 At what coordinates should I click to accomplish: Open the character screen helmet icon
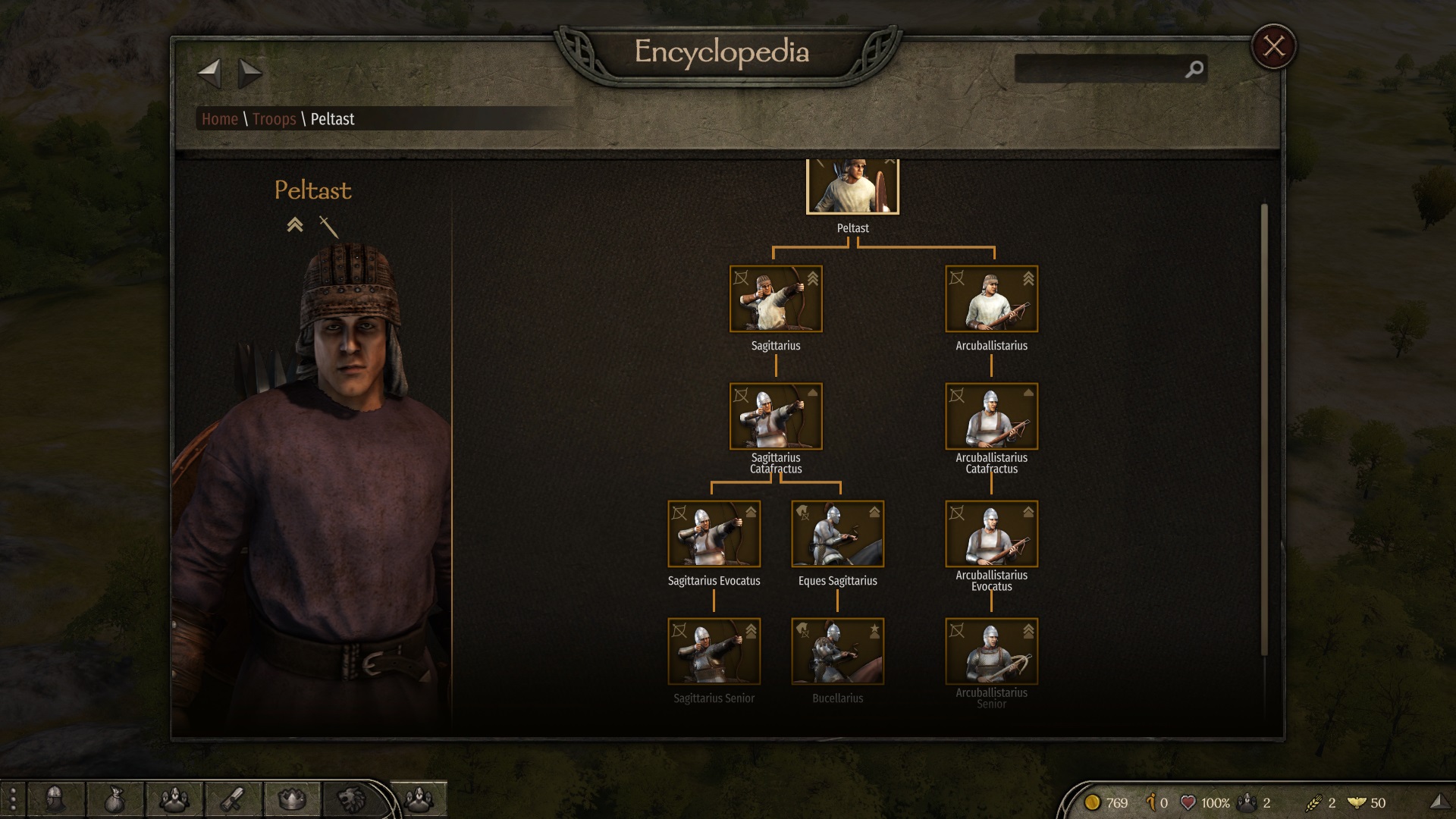point(55,799)
